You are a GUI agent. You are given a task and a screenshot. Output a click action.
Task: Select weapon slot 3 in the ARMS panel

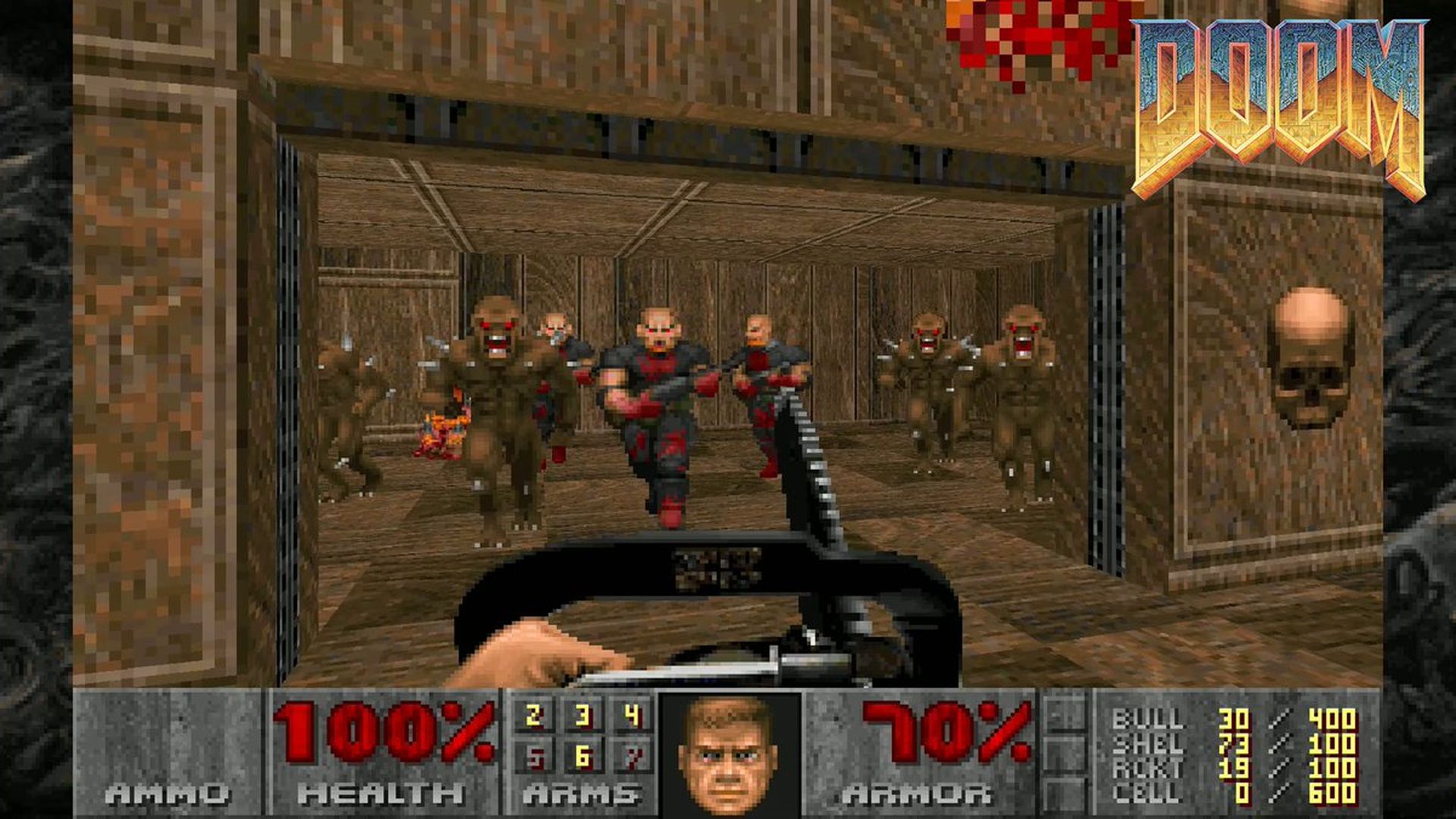click(x=583, y=715)
